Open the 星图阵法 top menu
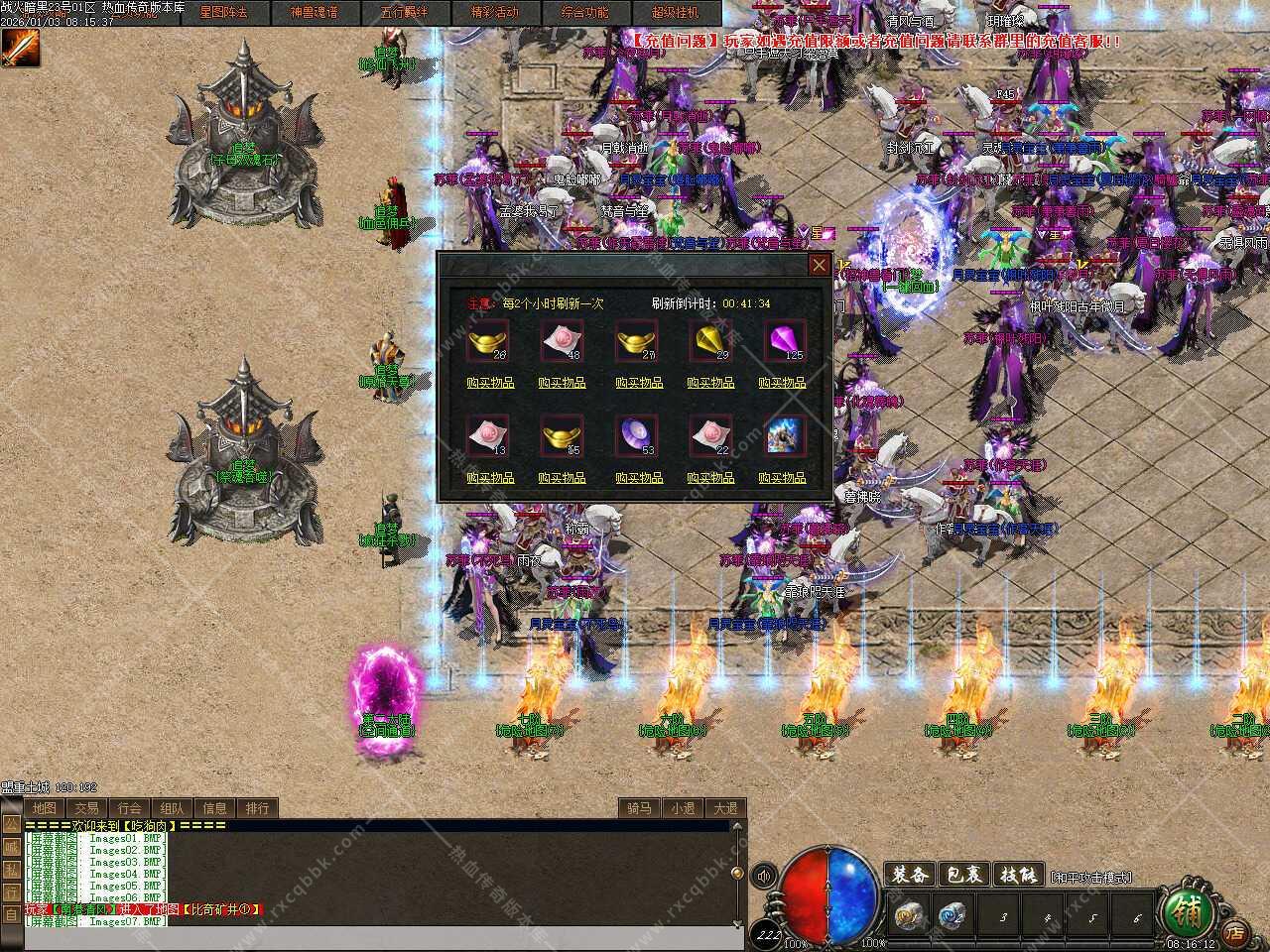 223,13
